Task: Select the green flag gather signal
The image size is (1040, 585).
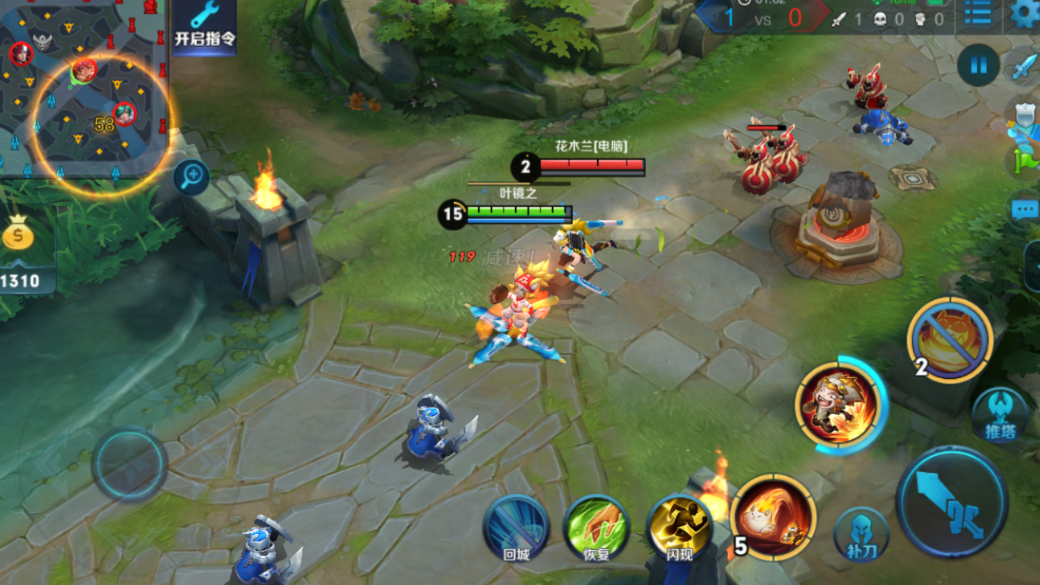Action: point(1025,160)
